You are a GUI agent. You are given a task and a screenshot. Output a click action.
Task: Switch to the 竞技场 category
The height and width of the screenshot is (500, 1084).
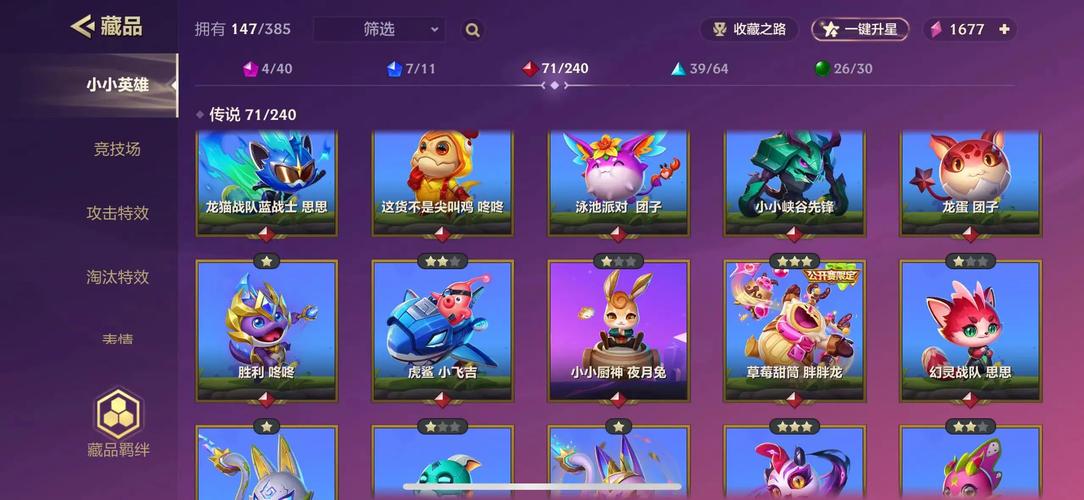point(117,149)
